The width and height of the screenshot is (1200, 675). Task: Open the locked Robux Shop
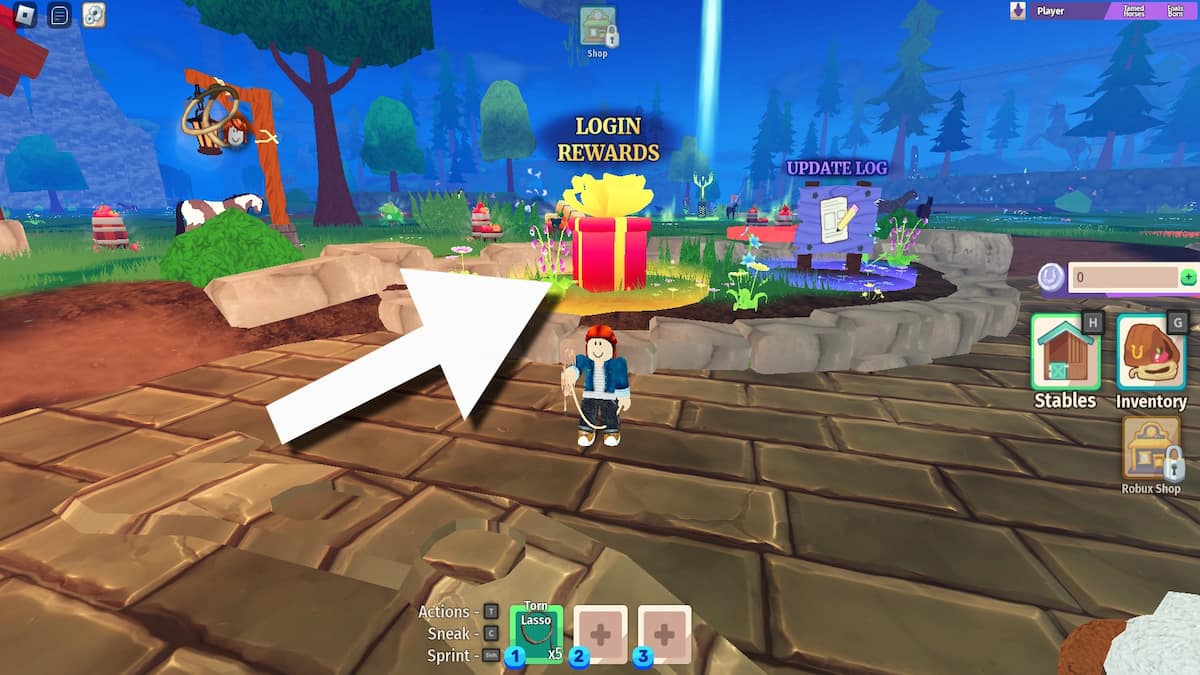[x=1151, y=448]
